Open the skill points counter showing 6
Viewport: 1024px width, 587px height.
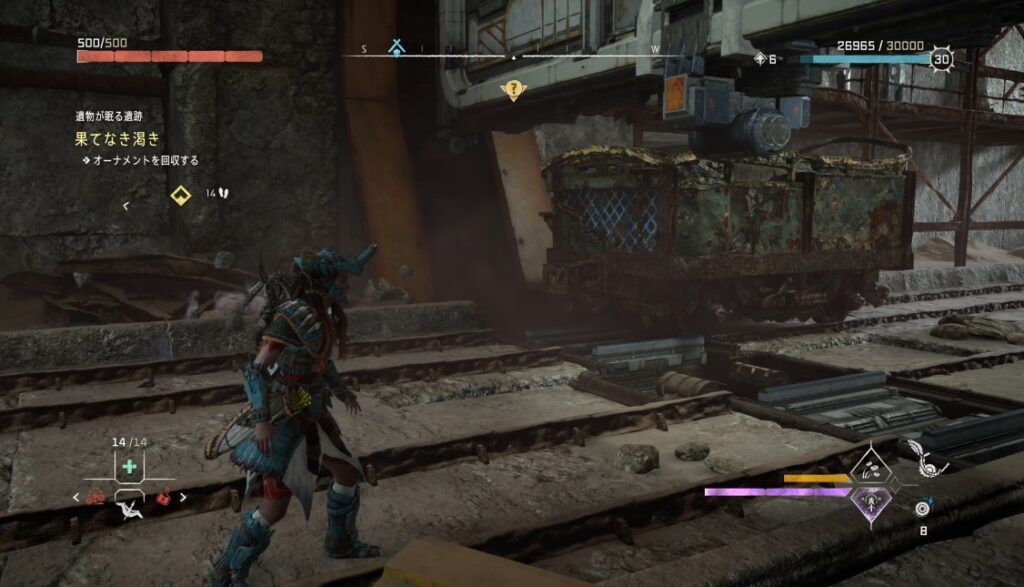pos(765,59)
